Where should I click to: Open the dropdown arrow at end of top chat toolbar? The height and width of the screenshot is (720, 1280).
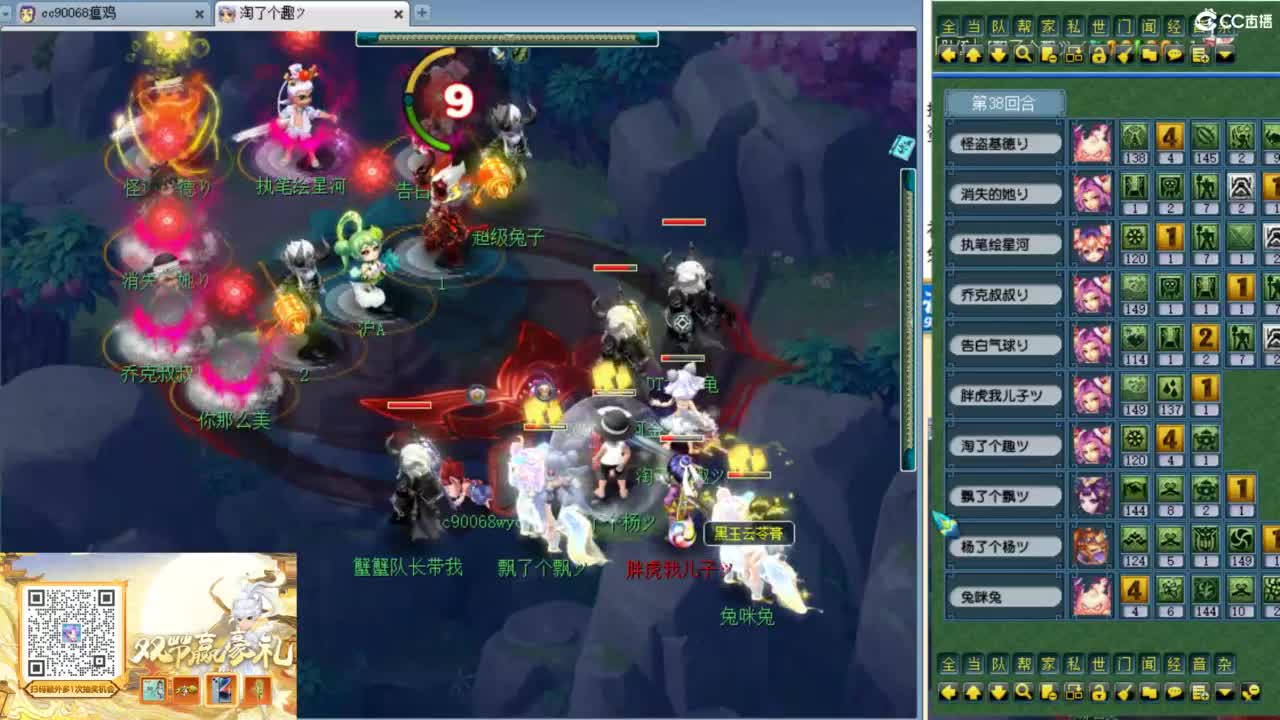[1225, 55]
